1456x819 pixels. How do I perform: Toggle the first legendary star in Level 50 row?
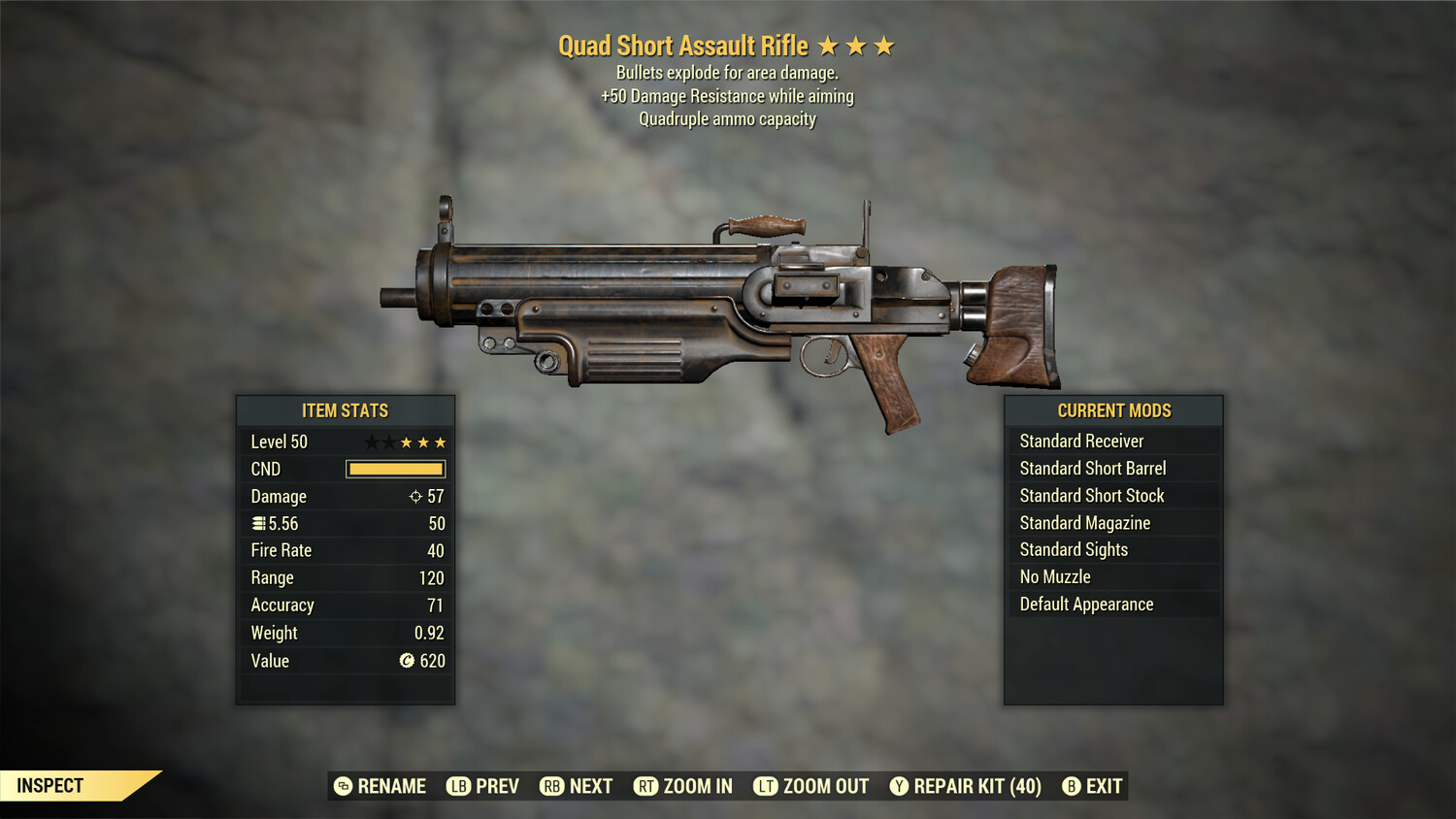point(374,442)
